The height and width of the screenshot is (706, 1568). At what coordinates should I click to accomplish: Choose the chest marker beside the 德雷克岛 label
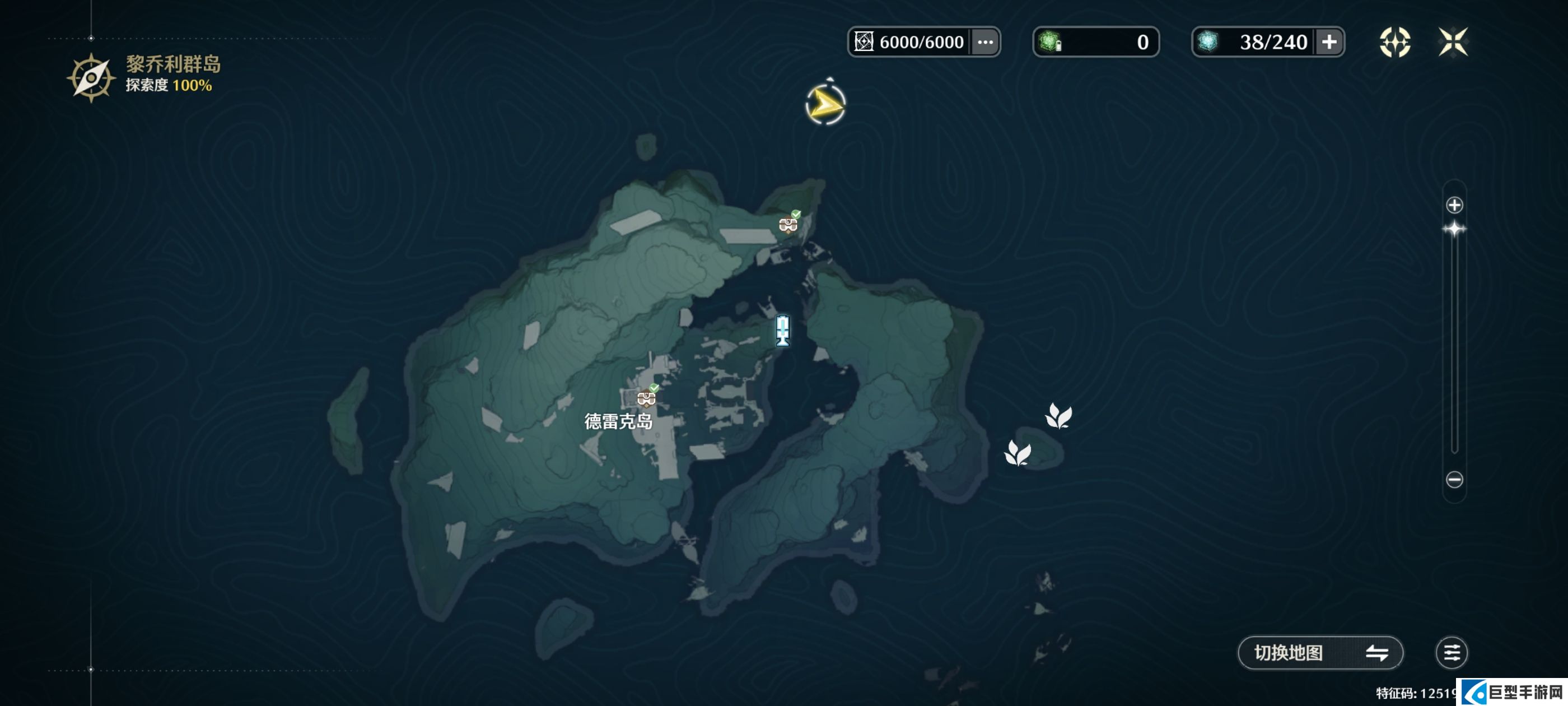click(646, 398)
